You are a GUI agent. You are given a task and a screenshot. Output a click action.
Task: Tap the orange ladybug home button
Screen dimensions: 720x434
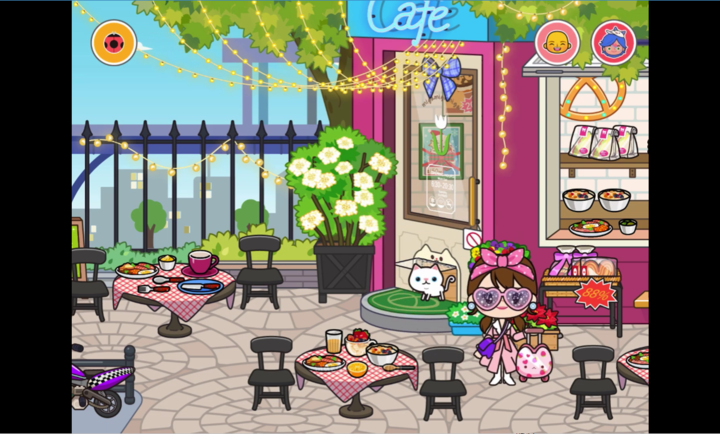click(x=113, y=43)
